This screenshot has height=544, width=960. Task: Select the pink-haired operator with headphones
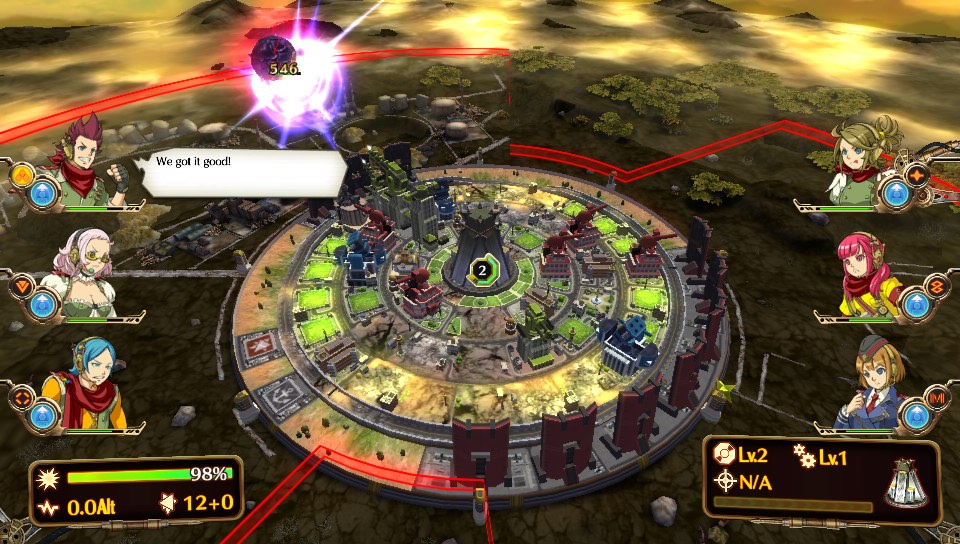pyautogui.click(x=866, y=271)
